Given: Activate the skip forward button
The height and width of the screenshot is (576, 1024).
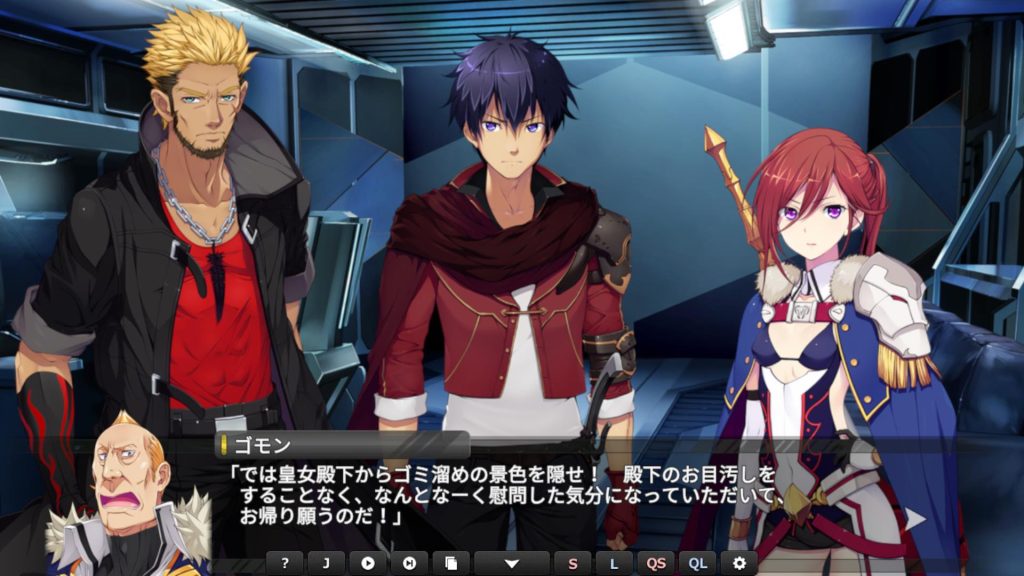Looking at the screenshot, I should pos(409,563).
